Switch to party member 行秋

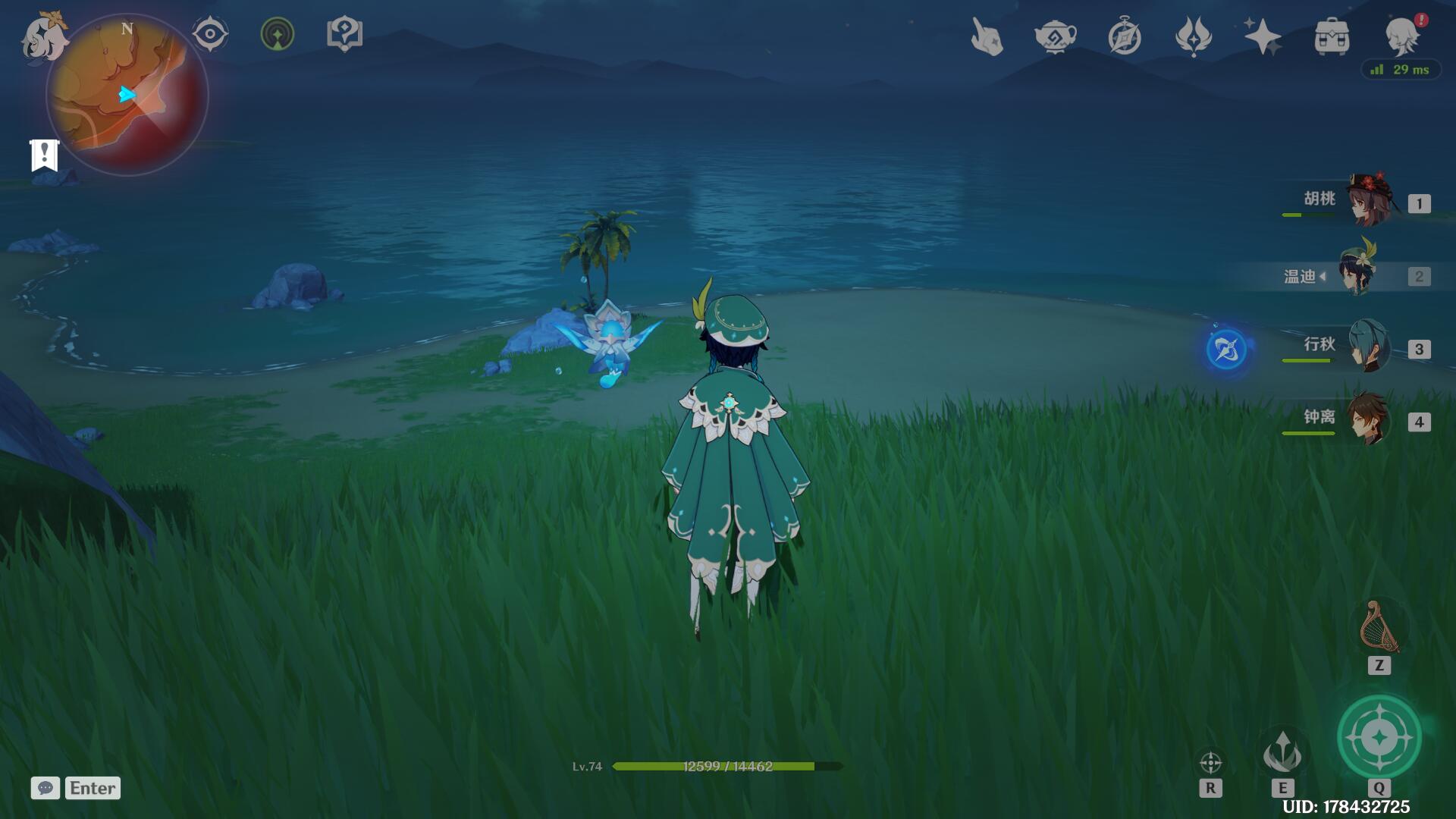click(x=1368, y=347)
